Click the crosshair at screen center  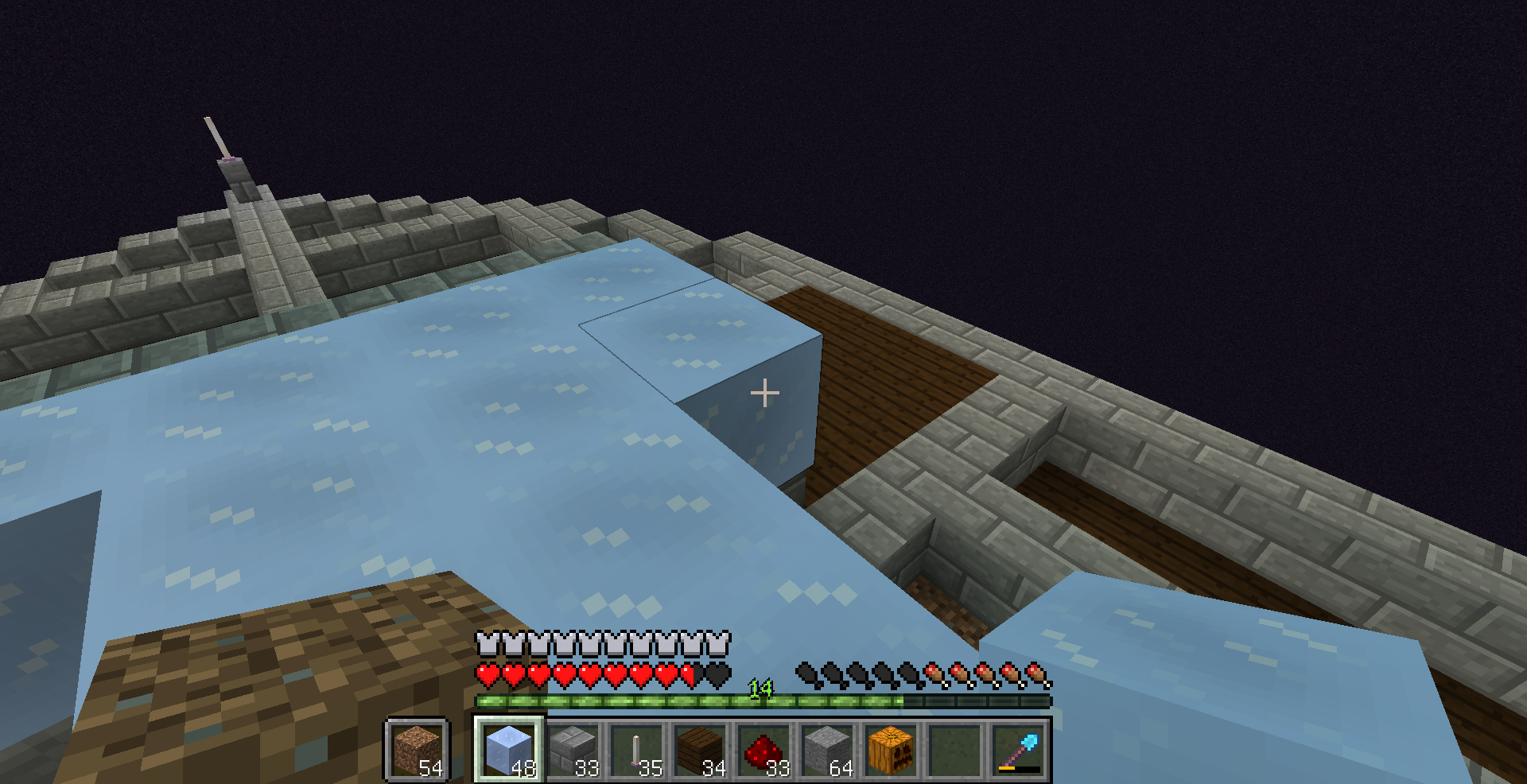coord(763,391)
